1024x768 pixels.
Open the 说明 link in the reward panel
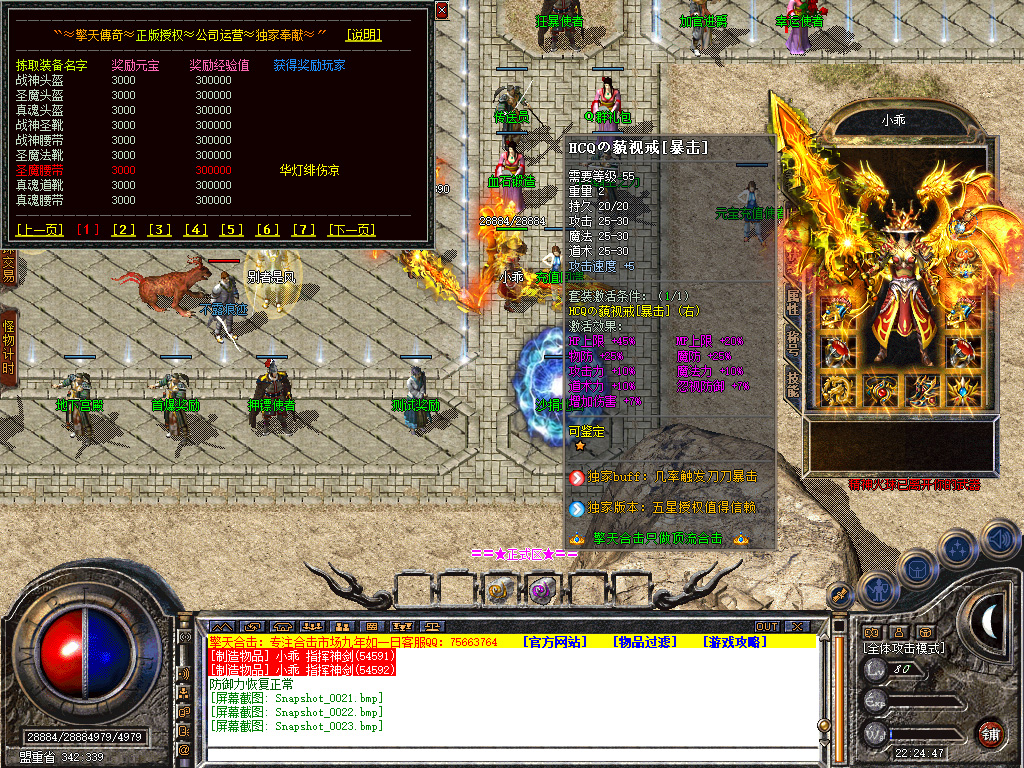(363, 35)
